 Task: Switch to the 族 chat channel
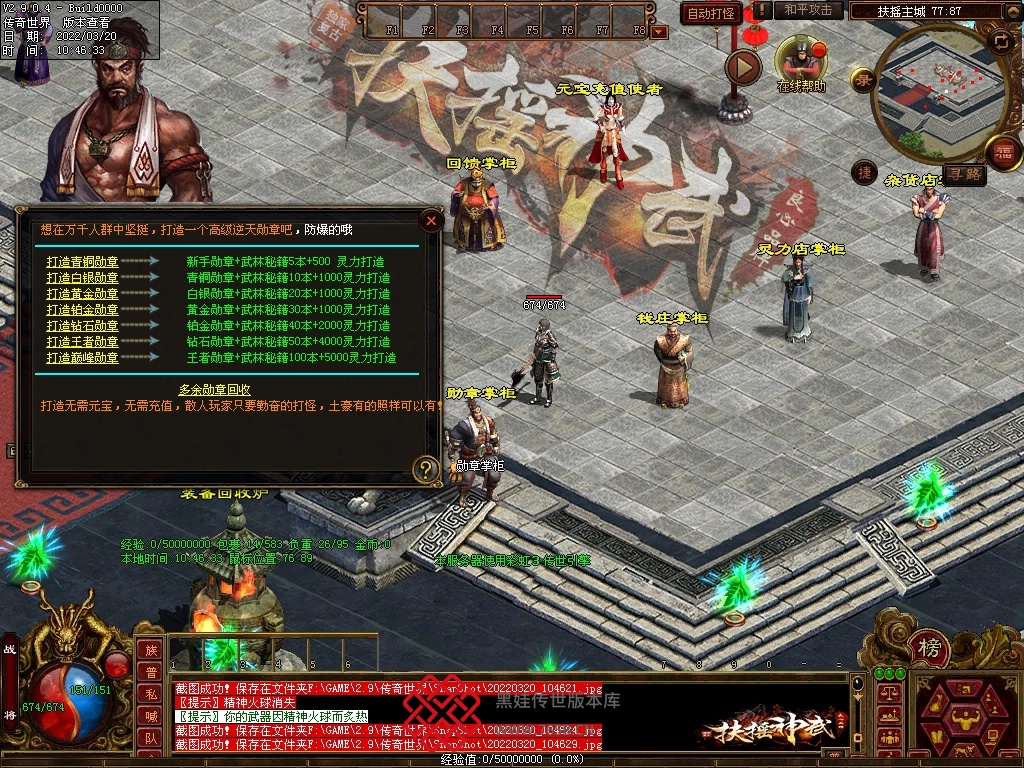point(150,651)
